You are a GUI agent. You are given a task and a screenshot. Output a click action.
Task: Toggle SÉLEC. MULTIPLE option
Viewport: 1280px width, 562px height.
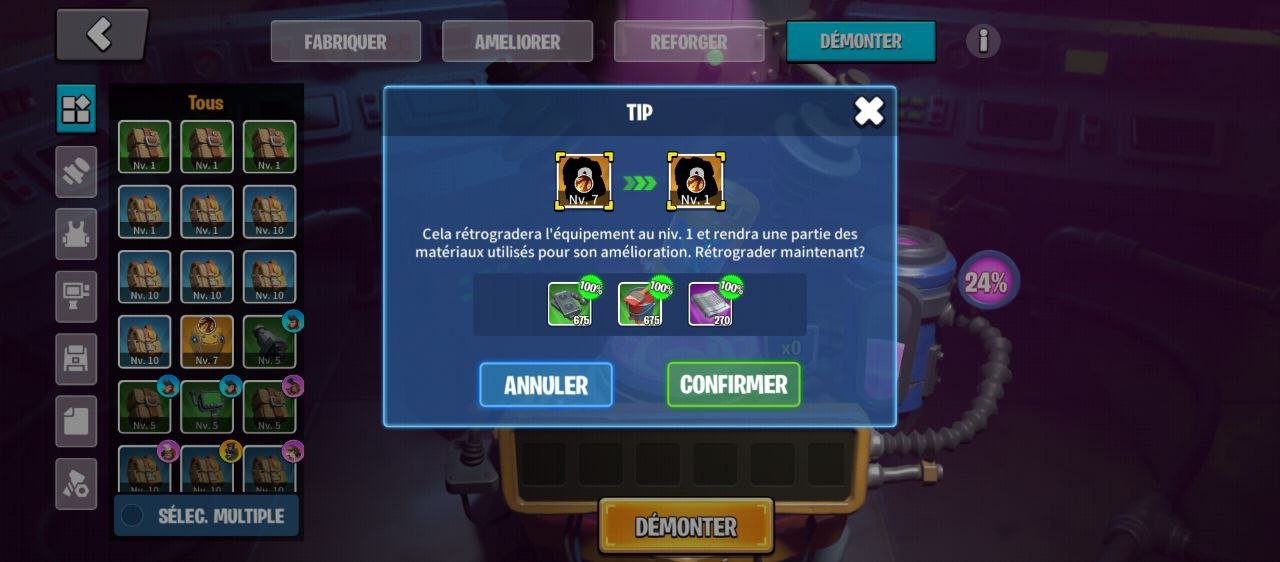tap(206, 516)
